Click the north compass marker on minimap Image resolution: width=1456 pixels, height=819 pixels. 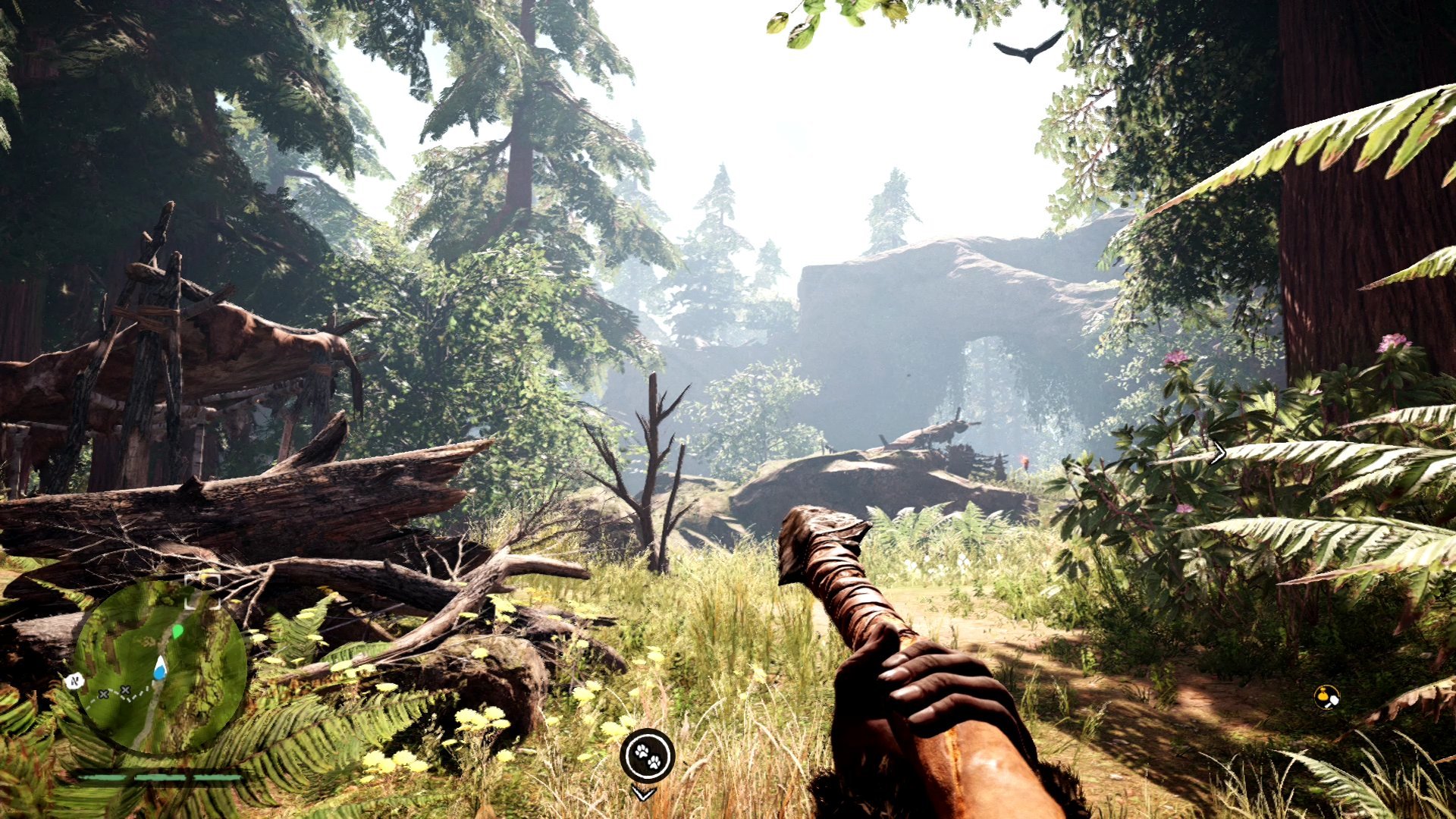[74, 681]
